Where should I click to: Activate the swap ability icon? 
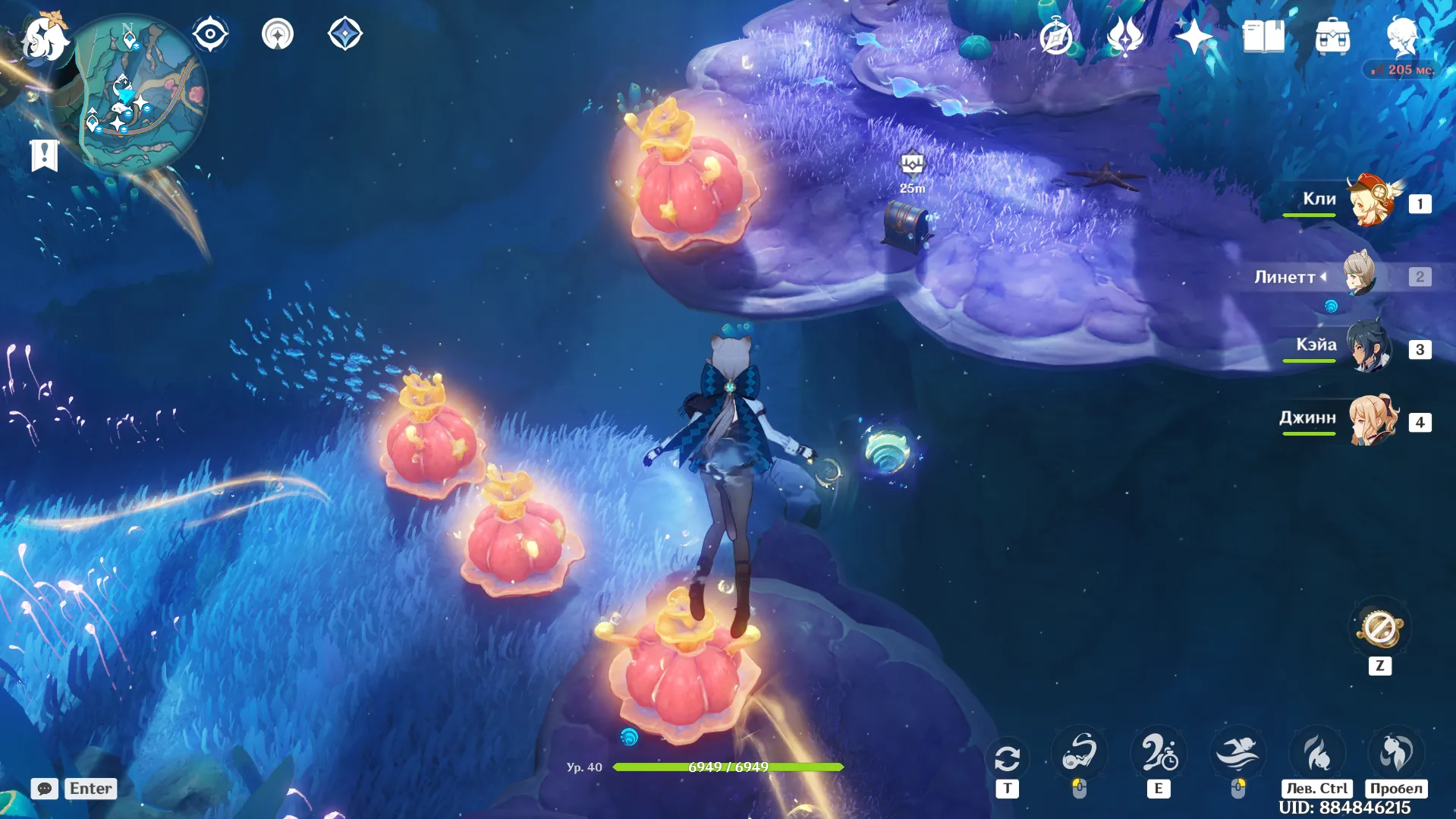click(x=1007, y=758)
